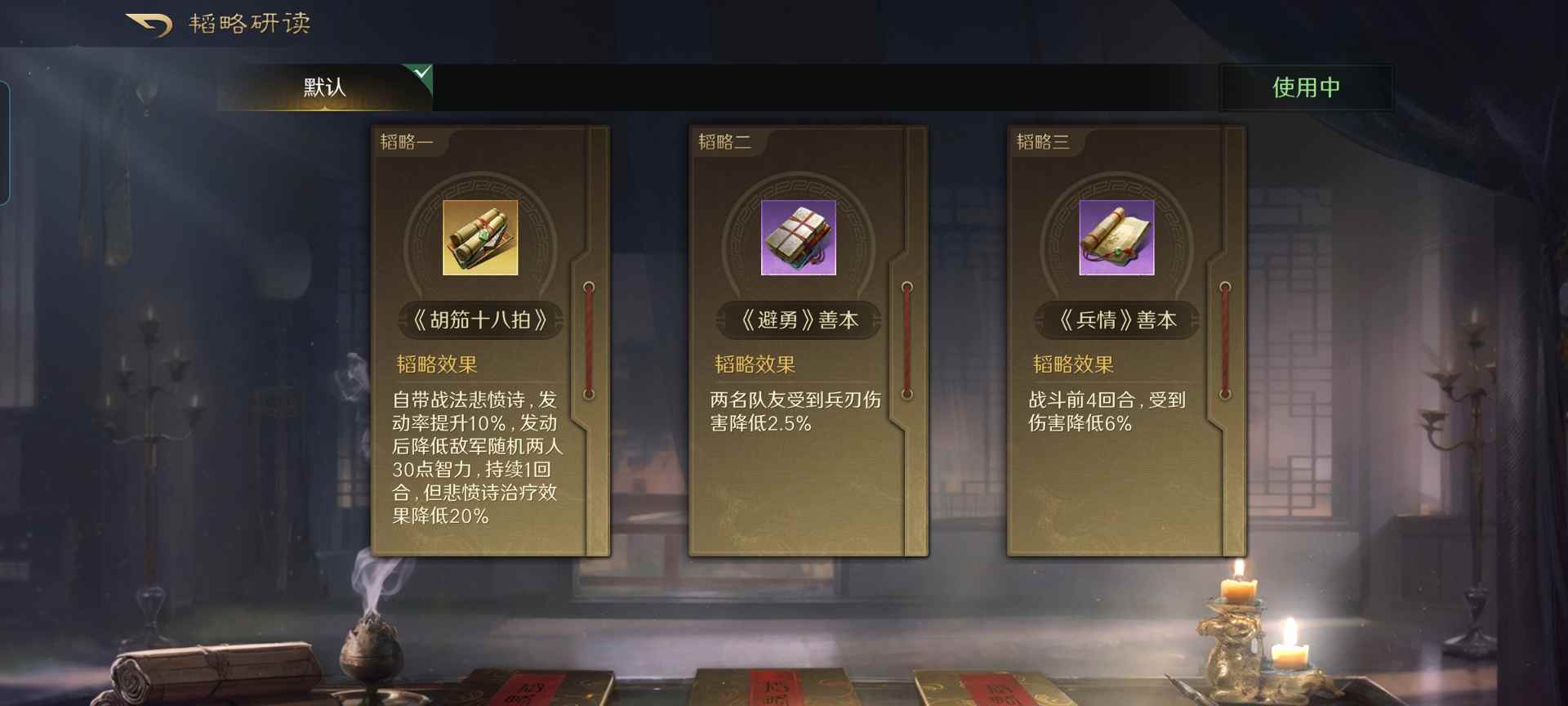Open the 韬略研读 title menu

pyautogui.click(x=249, y=23)
